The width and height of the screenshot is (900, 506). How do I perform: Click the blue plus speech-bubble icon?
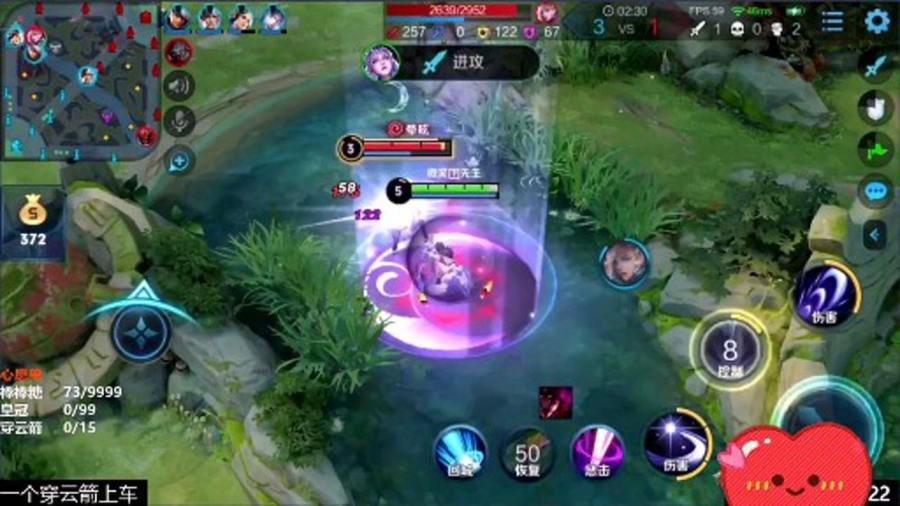(179, 159)
